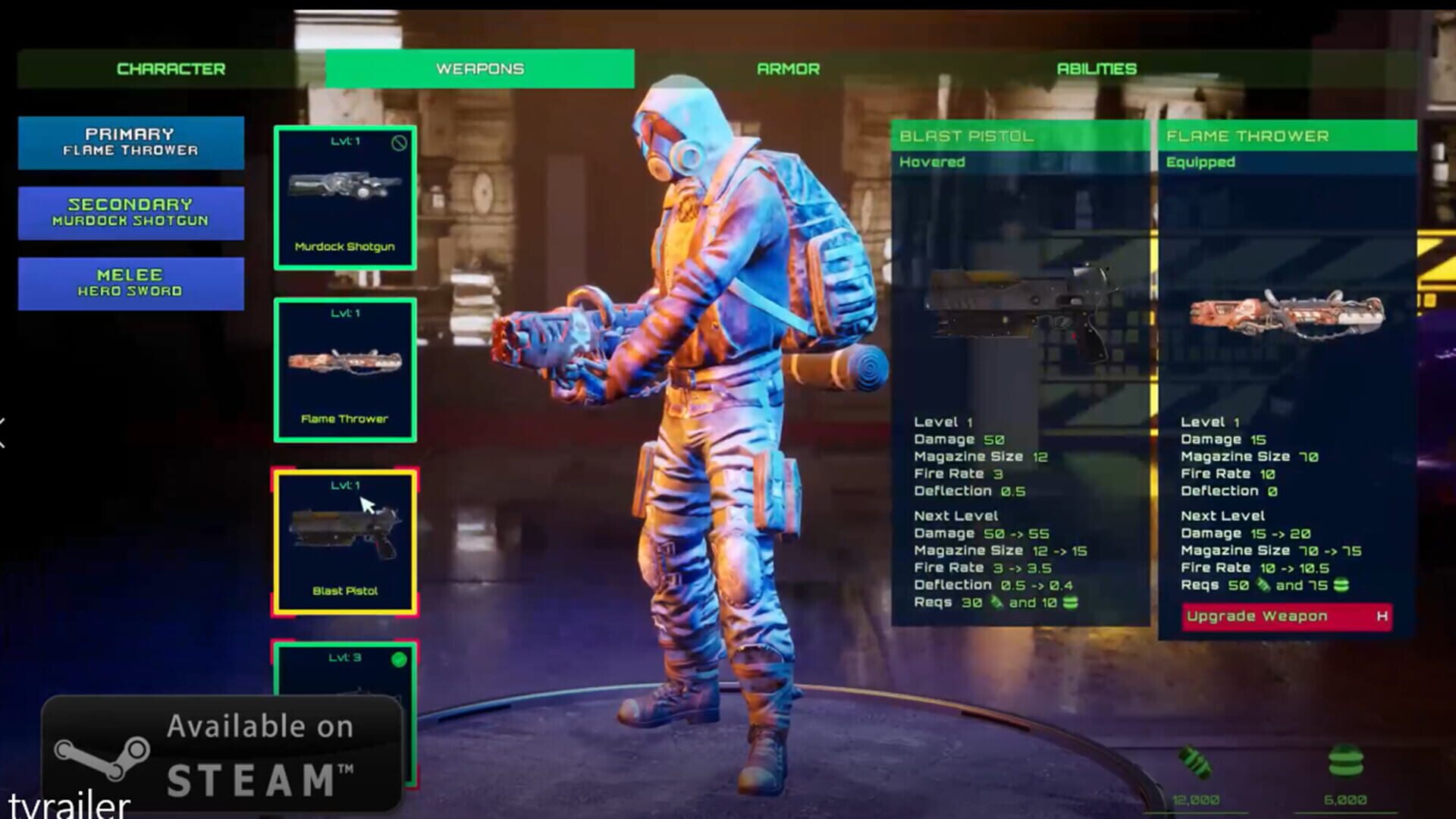The height and width of the screenshot is (819, 1456).
Task: Select the Flame Thrower thumbnail in weapon list
Action: coord(346,369)
